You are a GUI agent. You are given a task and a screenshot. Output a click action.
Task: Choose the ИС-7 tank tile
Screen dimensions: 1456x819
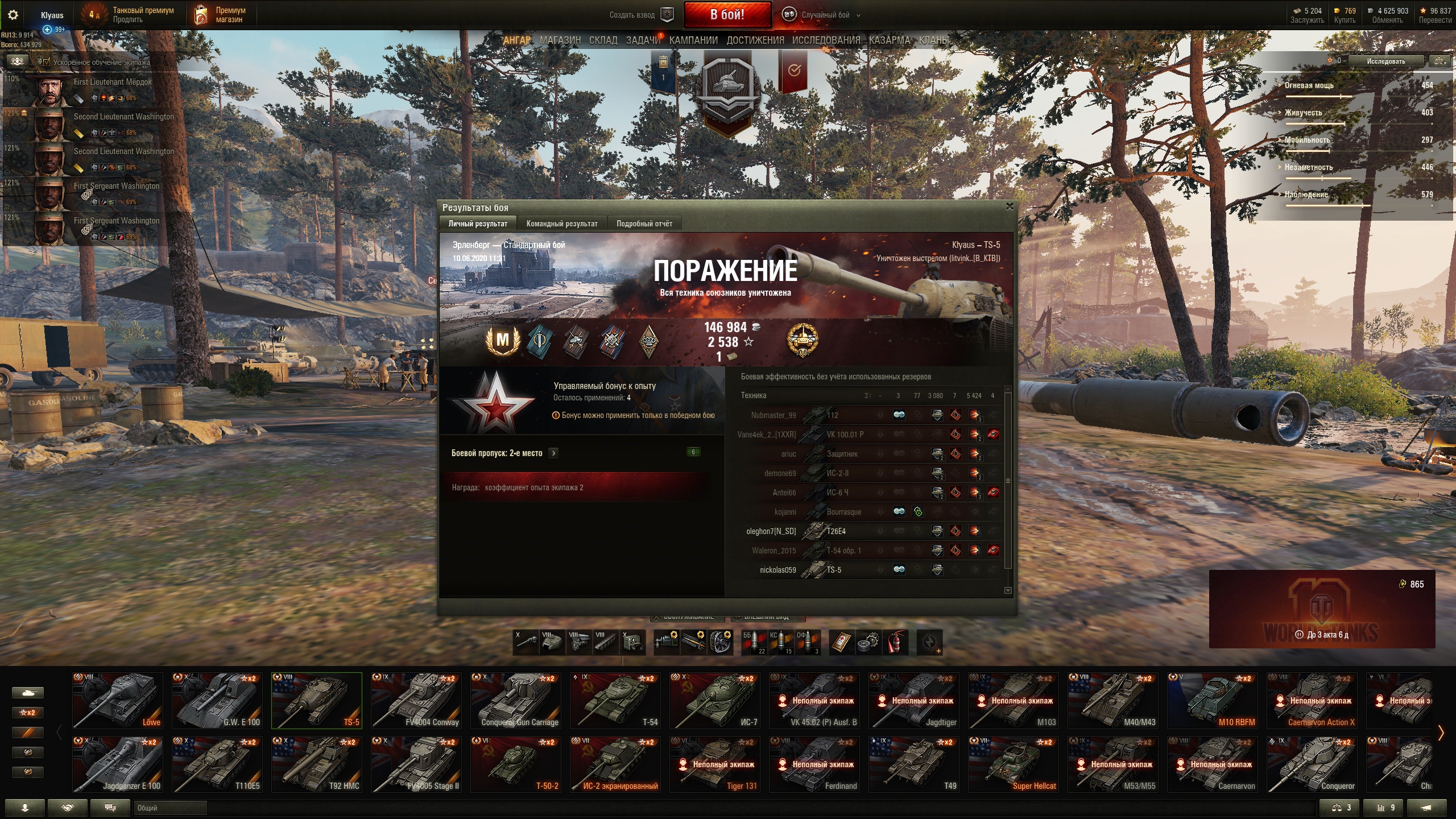pyautogui.click(x=715, y=700)
